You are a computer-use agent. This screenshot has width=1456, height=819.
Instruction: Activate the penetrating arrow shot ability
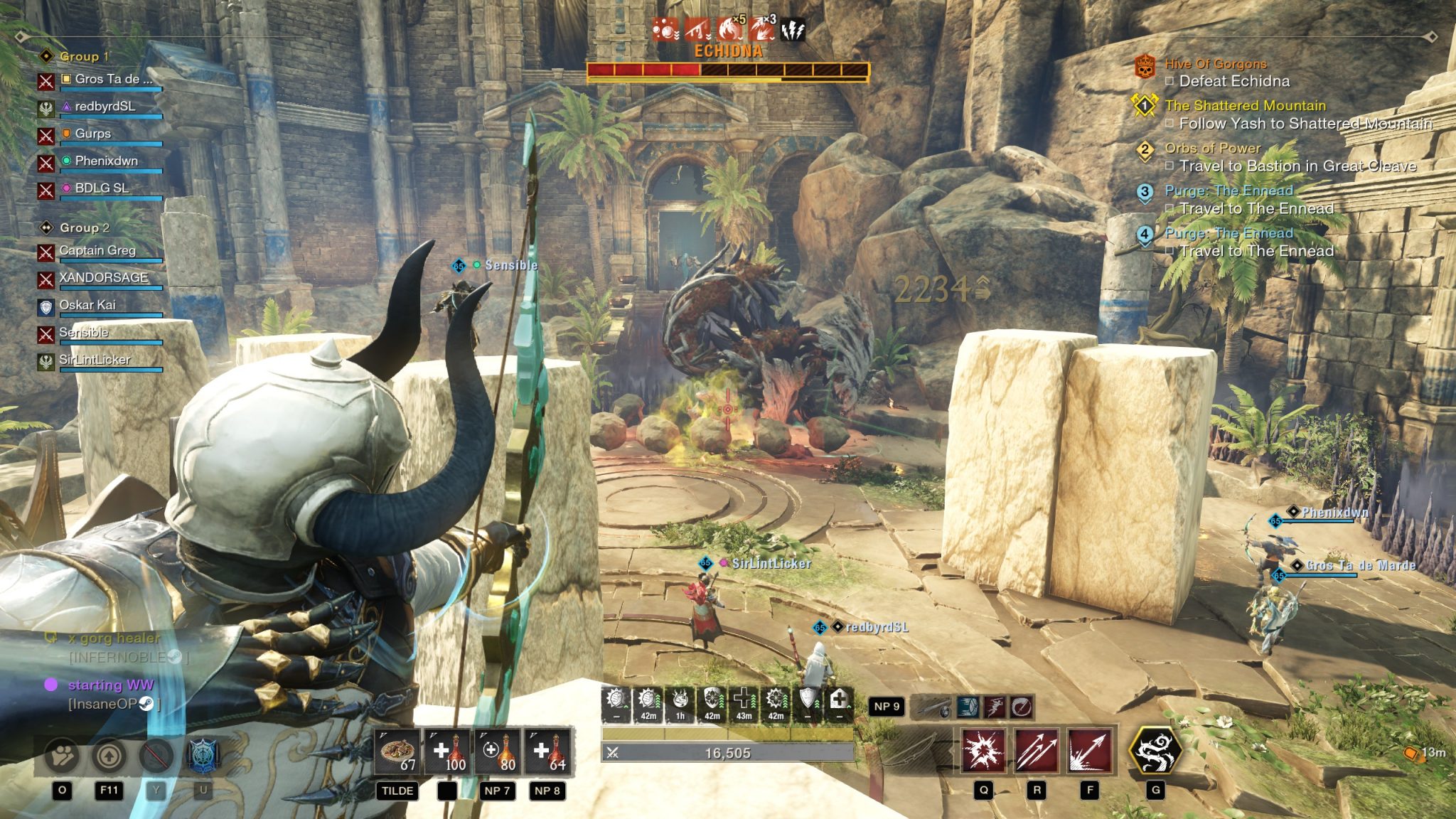pos(1089,751)
